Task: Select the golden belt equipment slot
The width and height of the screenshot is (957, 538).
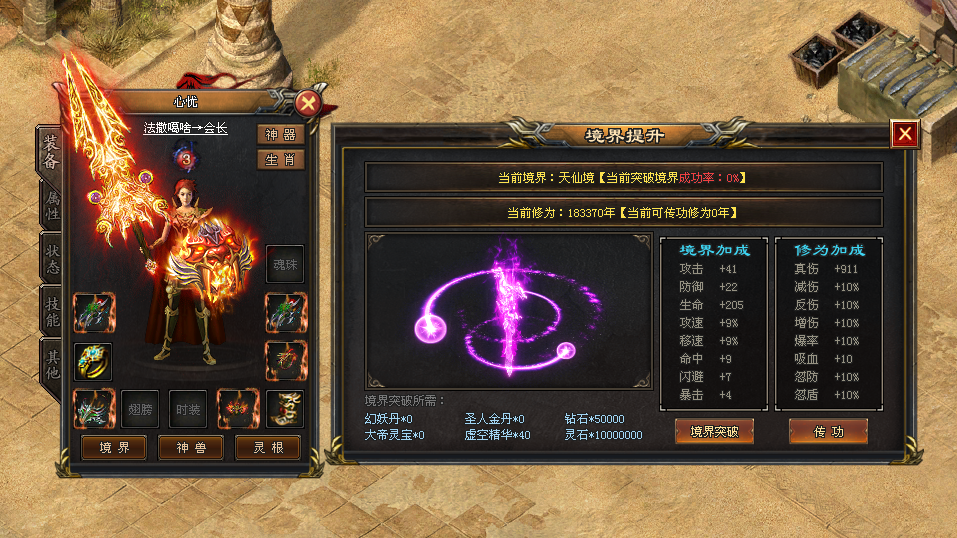Action: [x=285, y=409]
